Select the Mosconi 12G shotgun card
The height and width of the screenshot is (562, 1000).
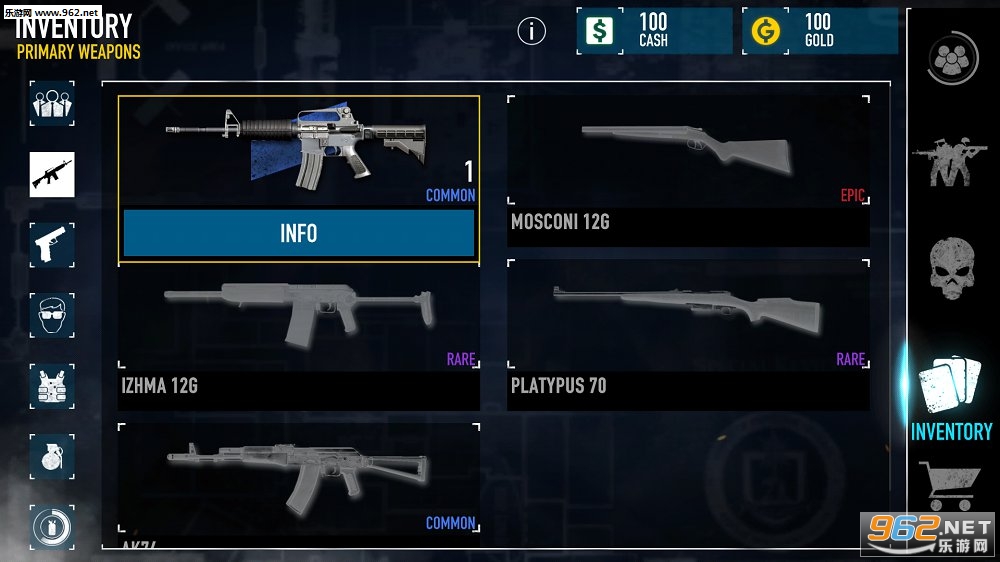click(x=688, y=170)
